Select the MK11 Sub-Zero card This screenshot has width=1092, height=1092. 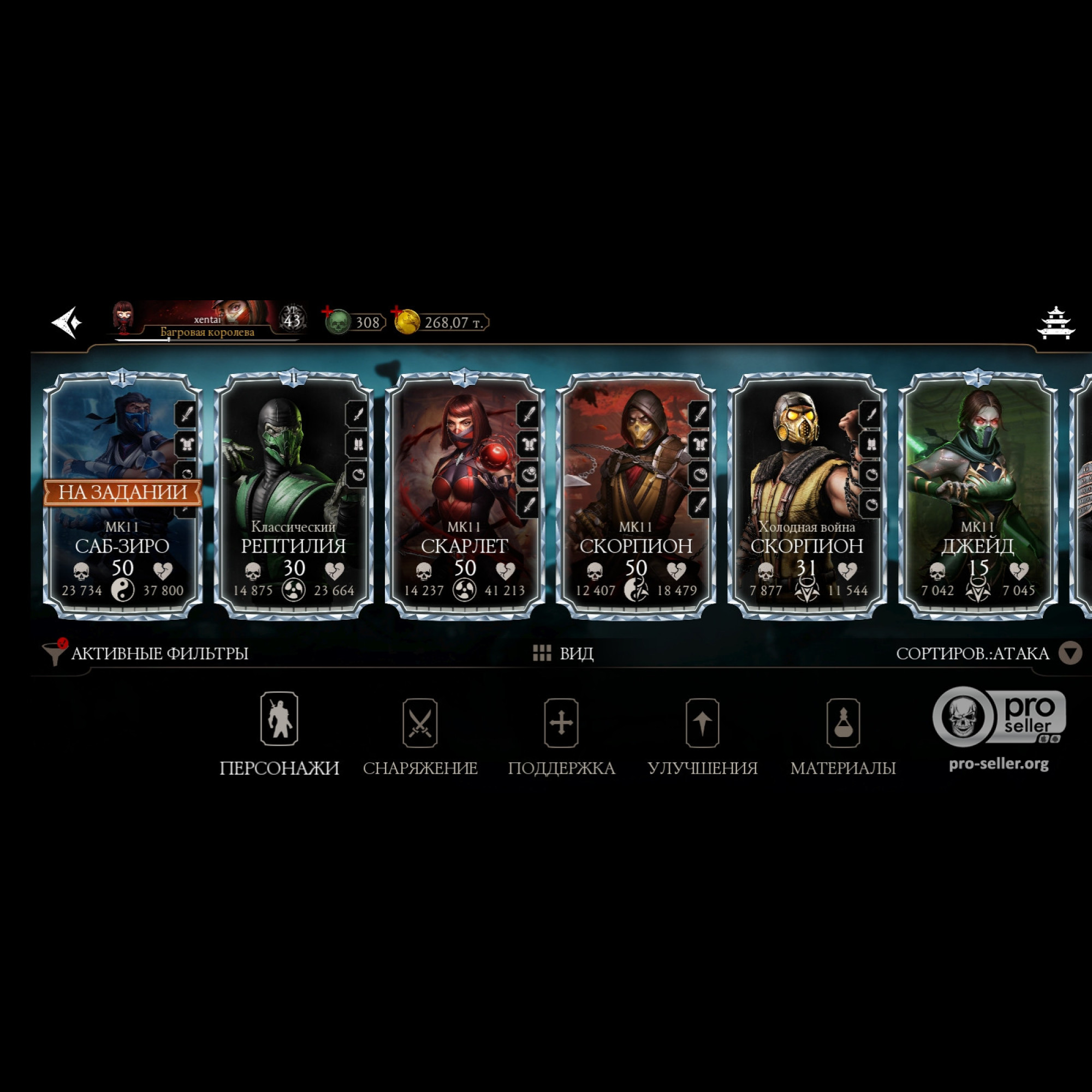[x=123, y=495]
